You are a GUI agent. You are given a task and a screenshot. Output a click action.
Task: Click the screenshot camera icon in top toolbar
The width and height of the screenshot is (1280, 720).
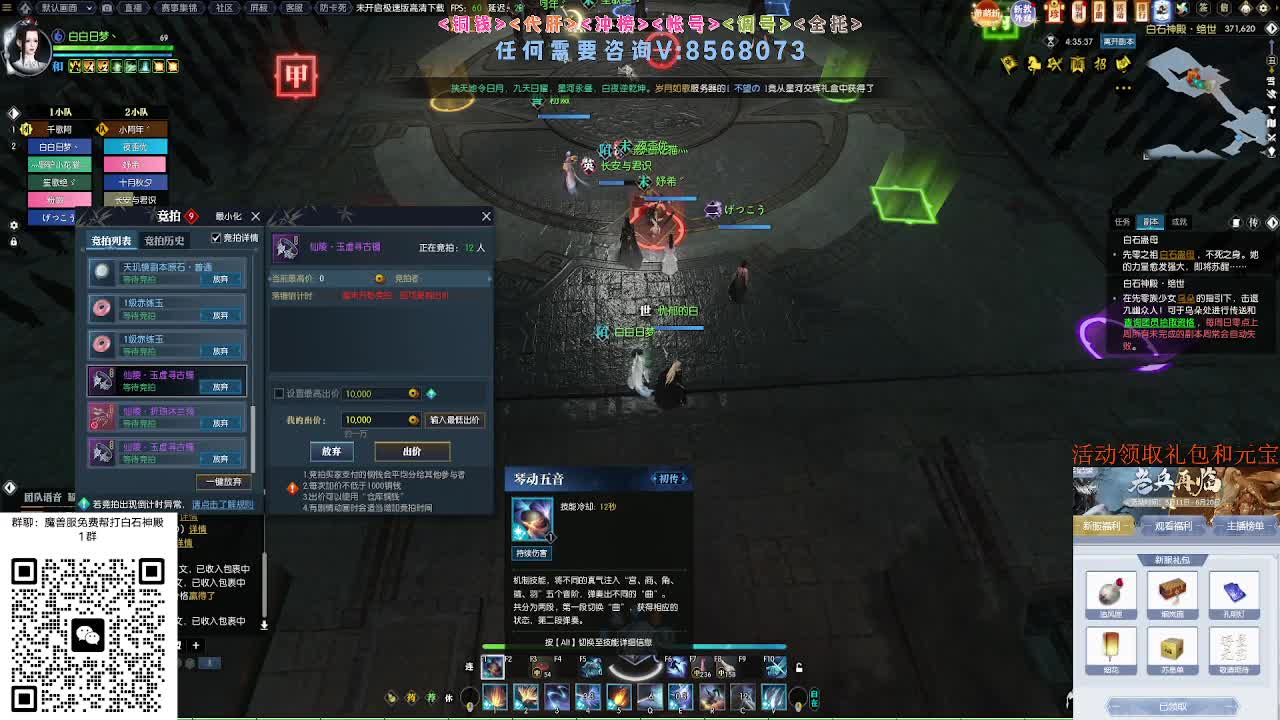tap(107, 8)
